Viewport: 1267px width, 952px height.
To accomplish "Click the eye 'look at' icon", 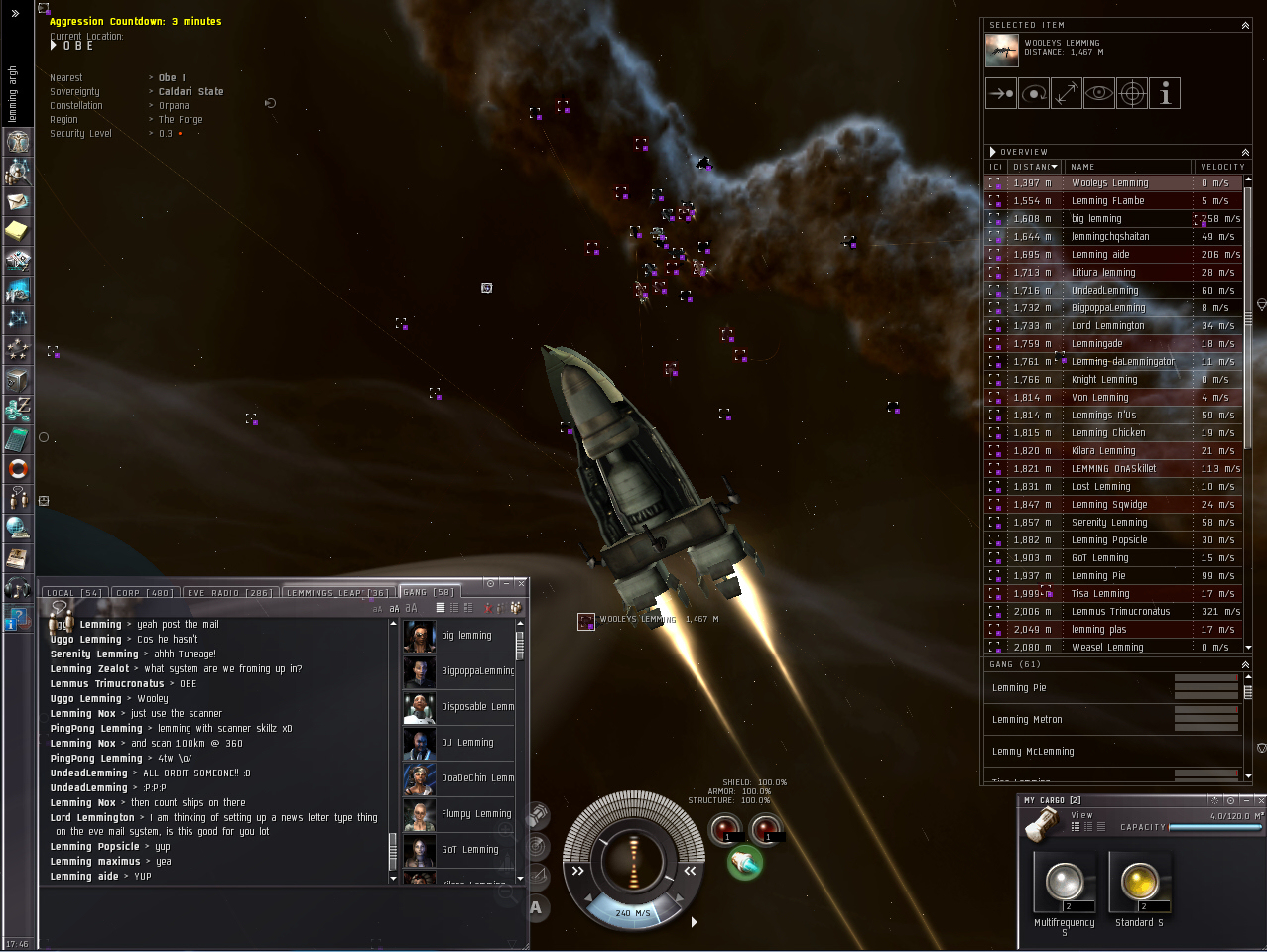I will click(1098, 94).
